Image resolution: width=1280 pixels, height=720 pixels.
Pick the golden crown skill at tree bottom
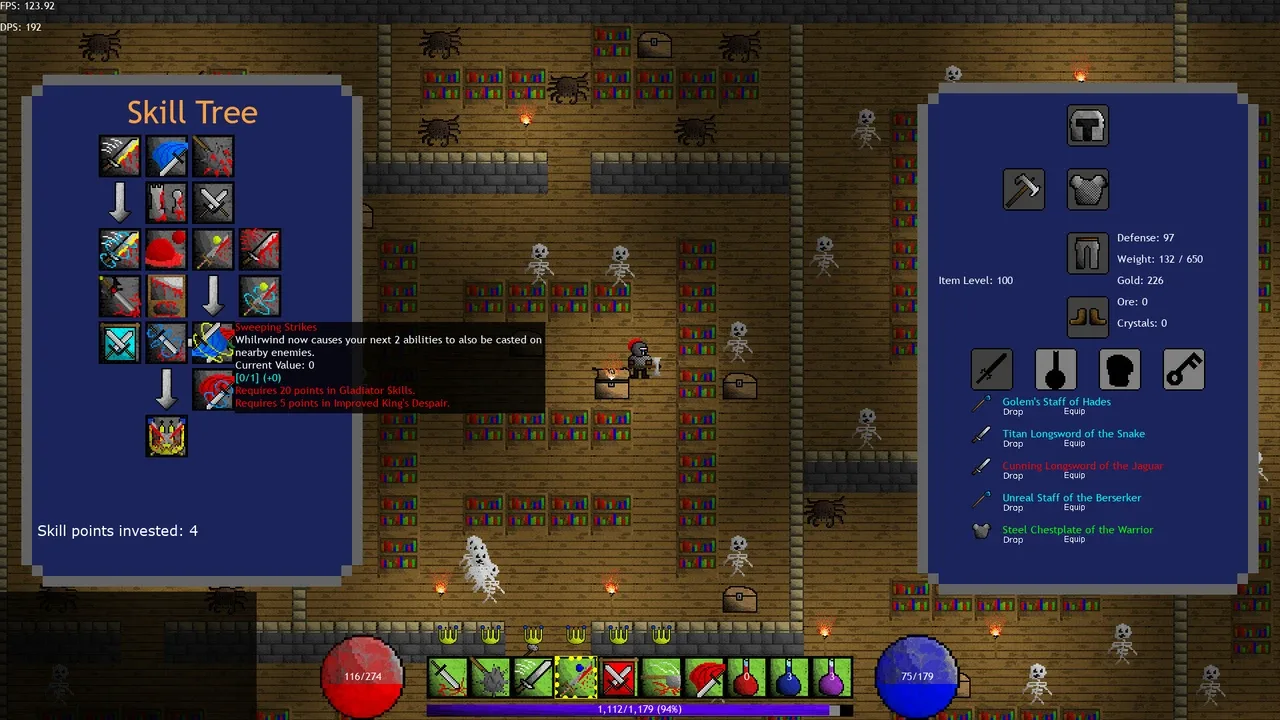tap(166, 437)
